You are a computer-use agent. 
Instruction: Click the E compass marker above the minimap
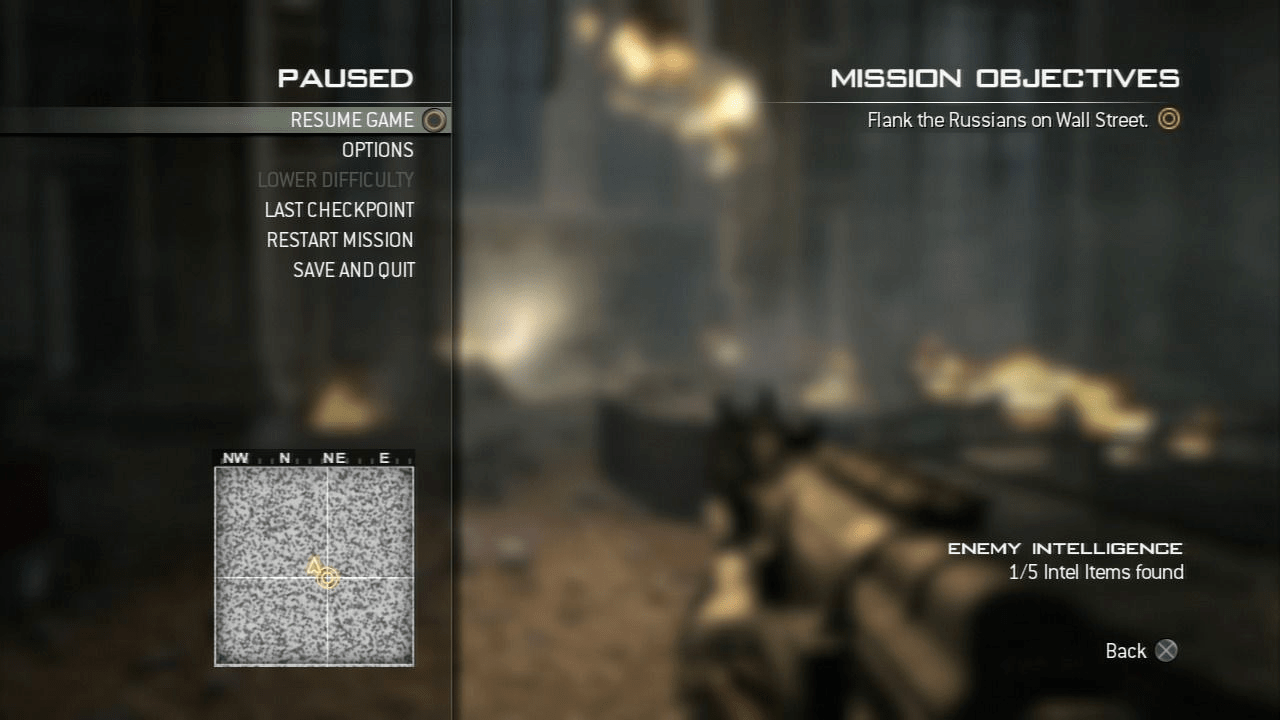point(384,457)
